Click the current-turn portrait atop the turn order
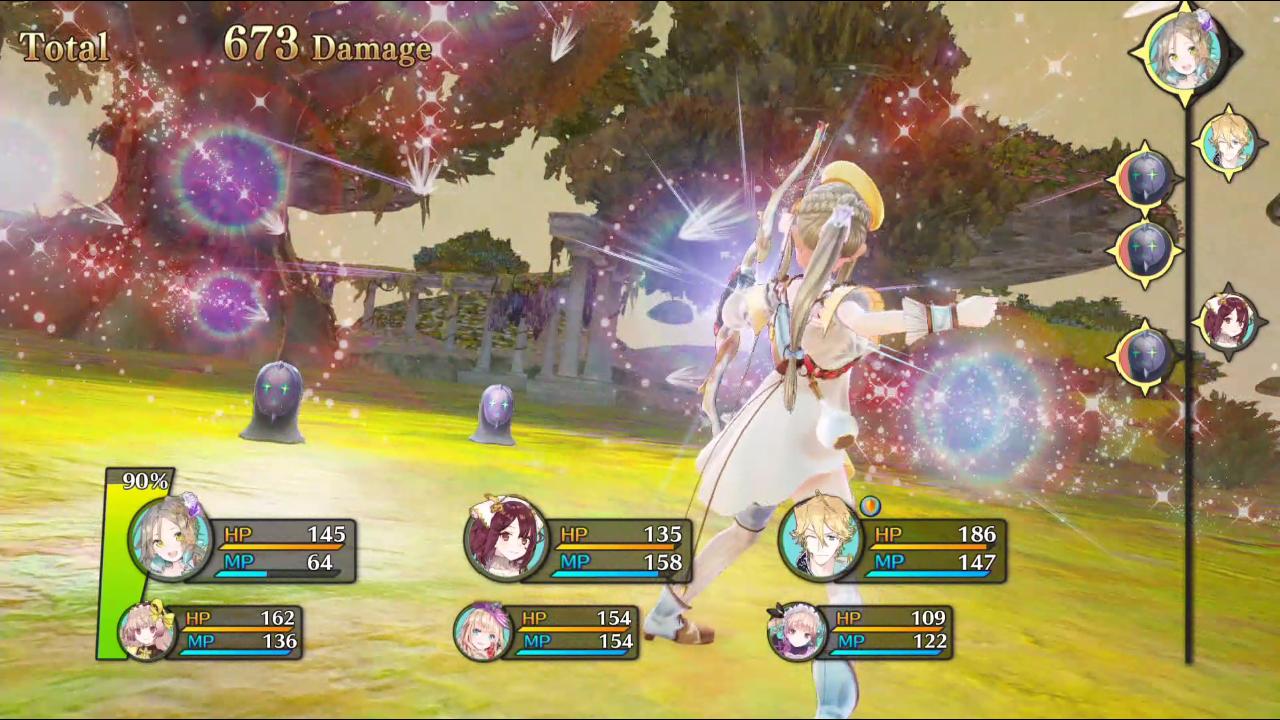Screen dimensions: 1280x720 point(1186,47)
